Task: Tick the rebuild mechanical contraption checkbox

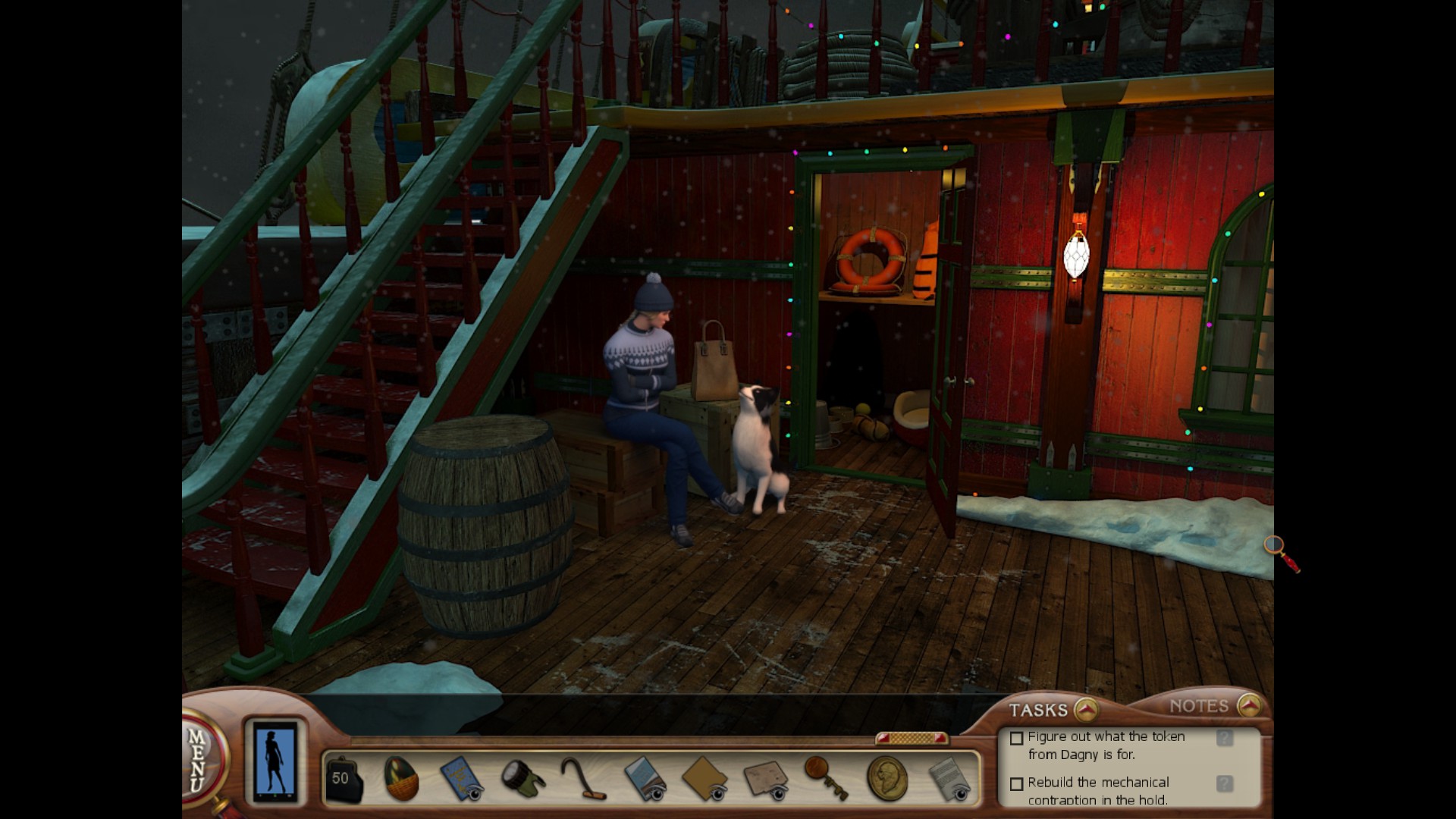Action: pyautogui.click(x=1017, y=783)
